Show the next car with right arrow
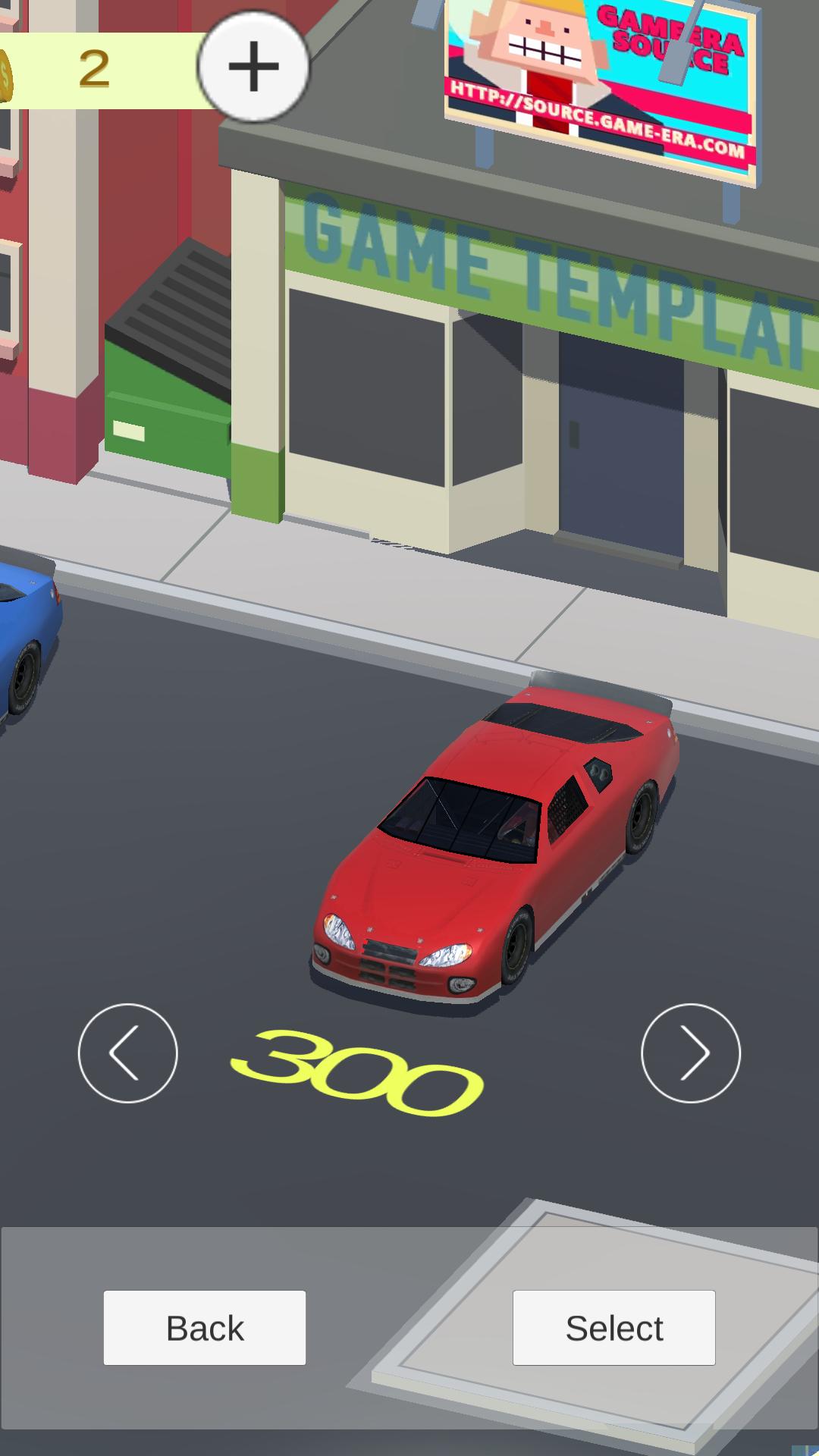Image resolution: width=819 pixels, height=1456 pixels. tap(690, 1053)
